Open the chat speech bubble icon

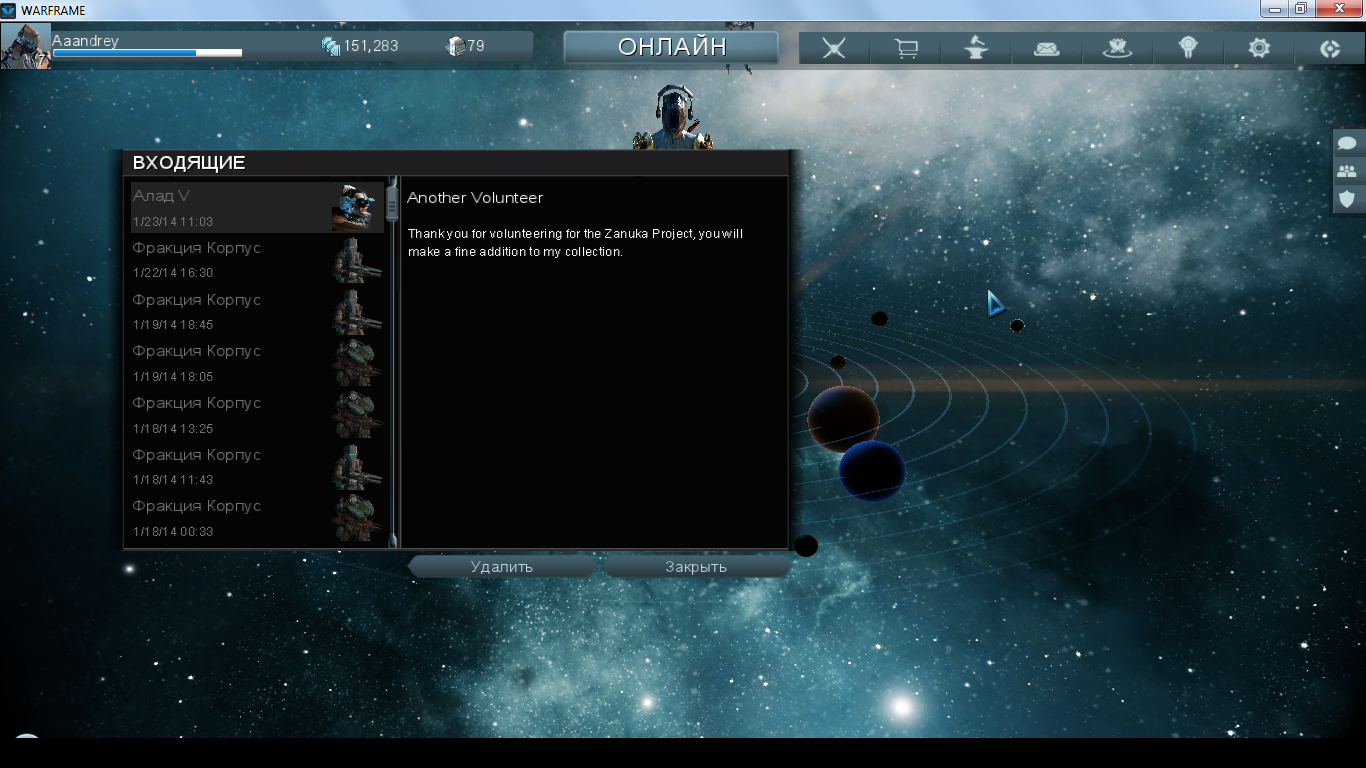click(x=1347, y=143)
